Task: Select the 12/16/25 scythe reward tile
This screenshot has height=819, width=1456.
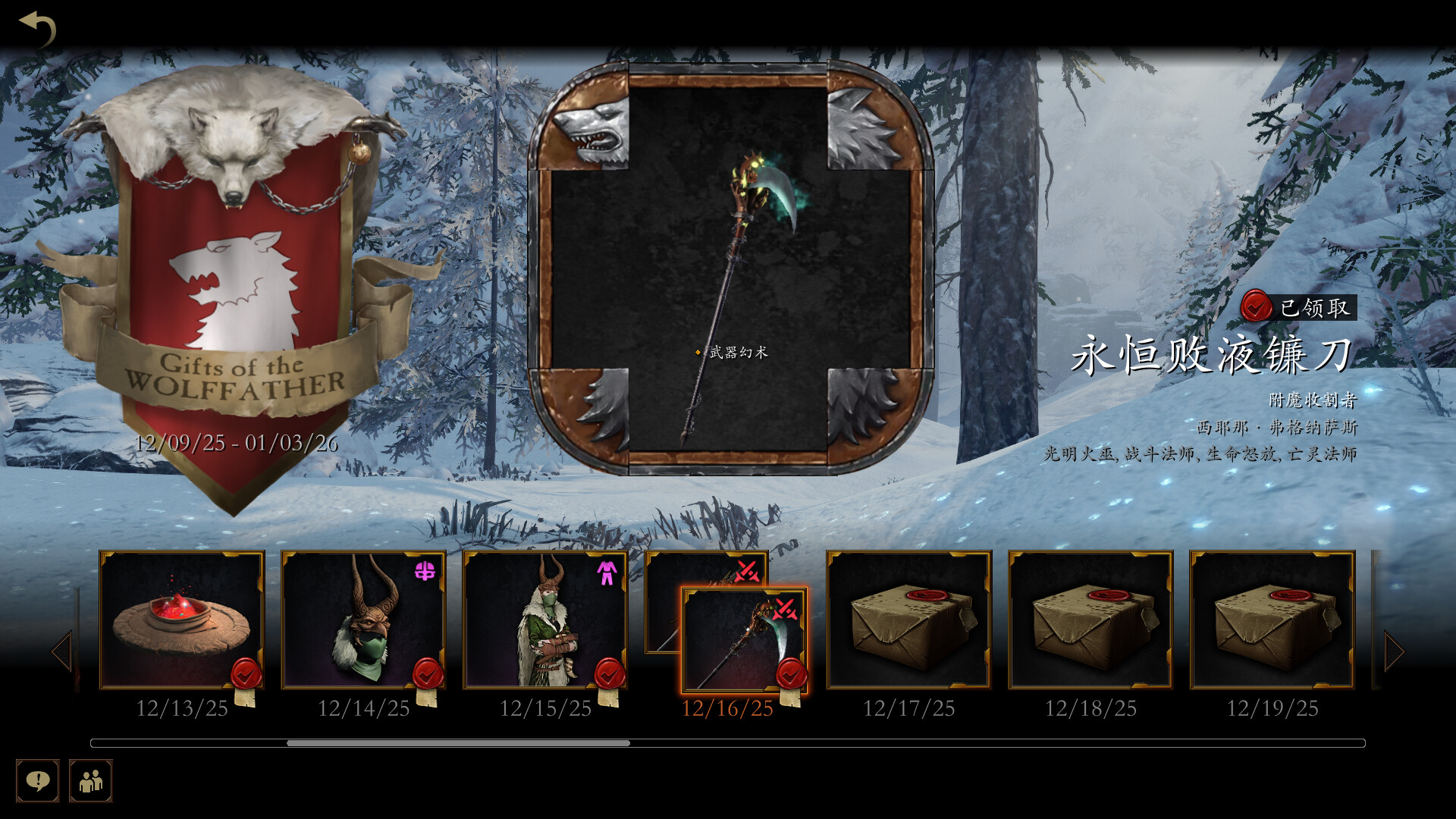Action: coord(744,641)
